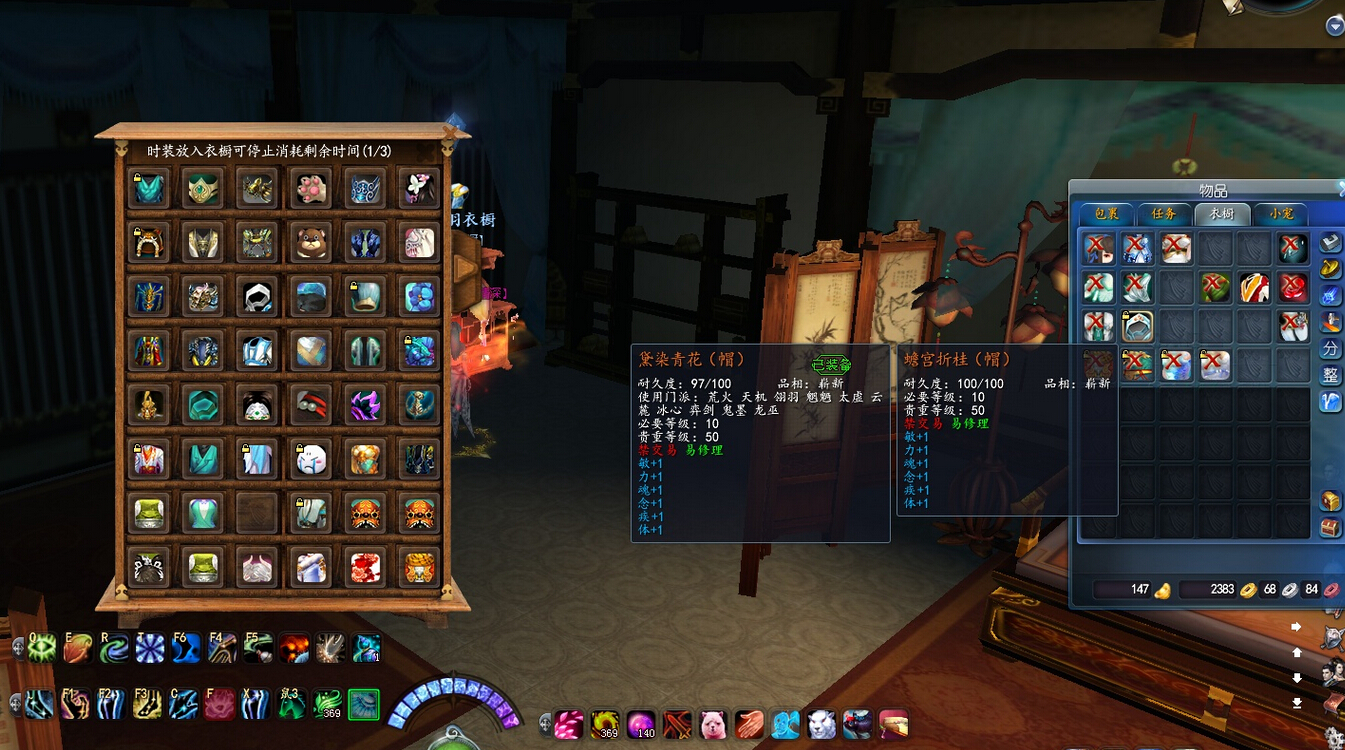Choose the red rose item slot
Screen dimensions: 1345x750
pyautogui.click(x=1293, y=288)
